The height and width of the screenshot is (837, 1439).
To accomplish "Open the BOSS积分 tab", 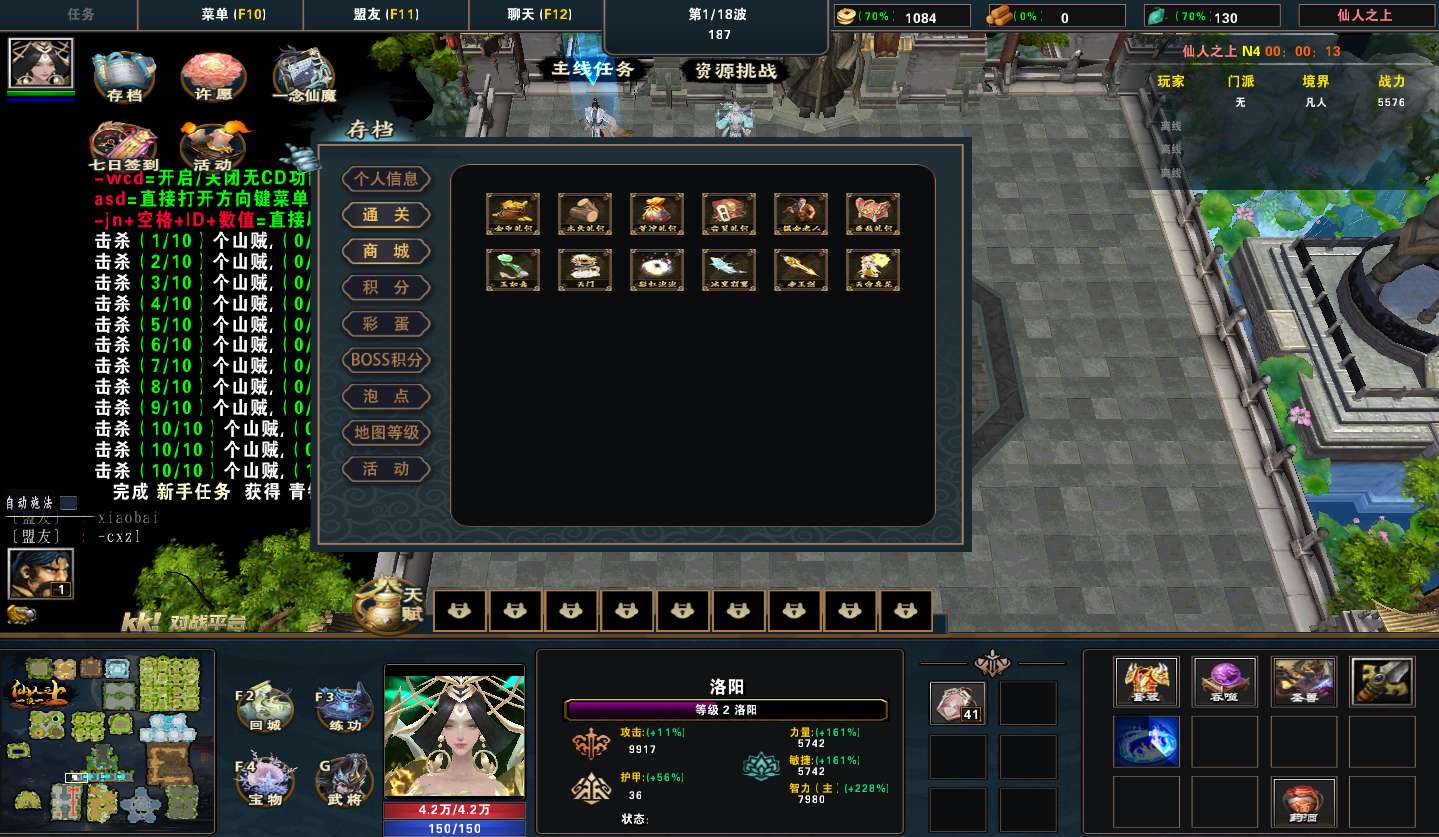I will tap(387, 360).
